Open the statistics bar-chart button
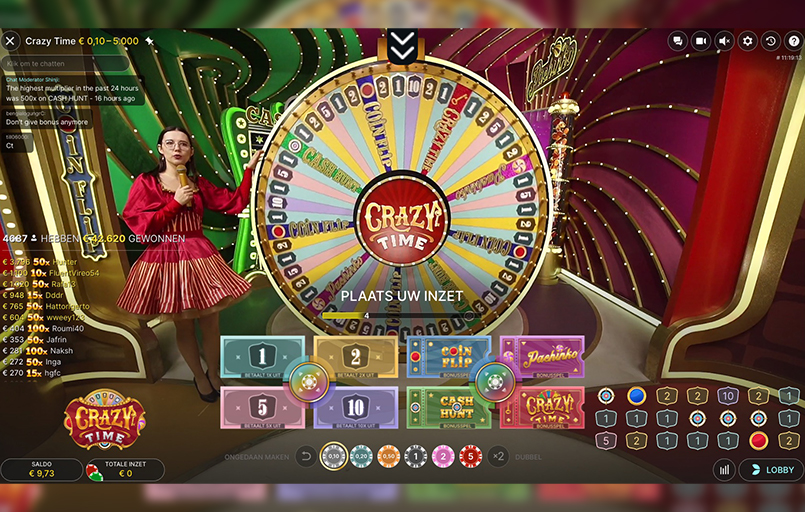The image size is (805, 512). click(724, 470)
